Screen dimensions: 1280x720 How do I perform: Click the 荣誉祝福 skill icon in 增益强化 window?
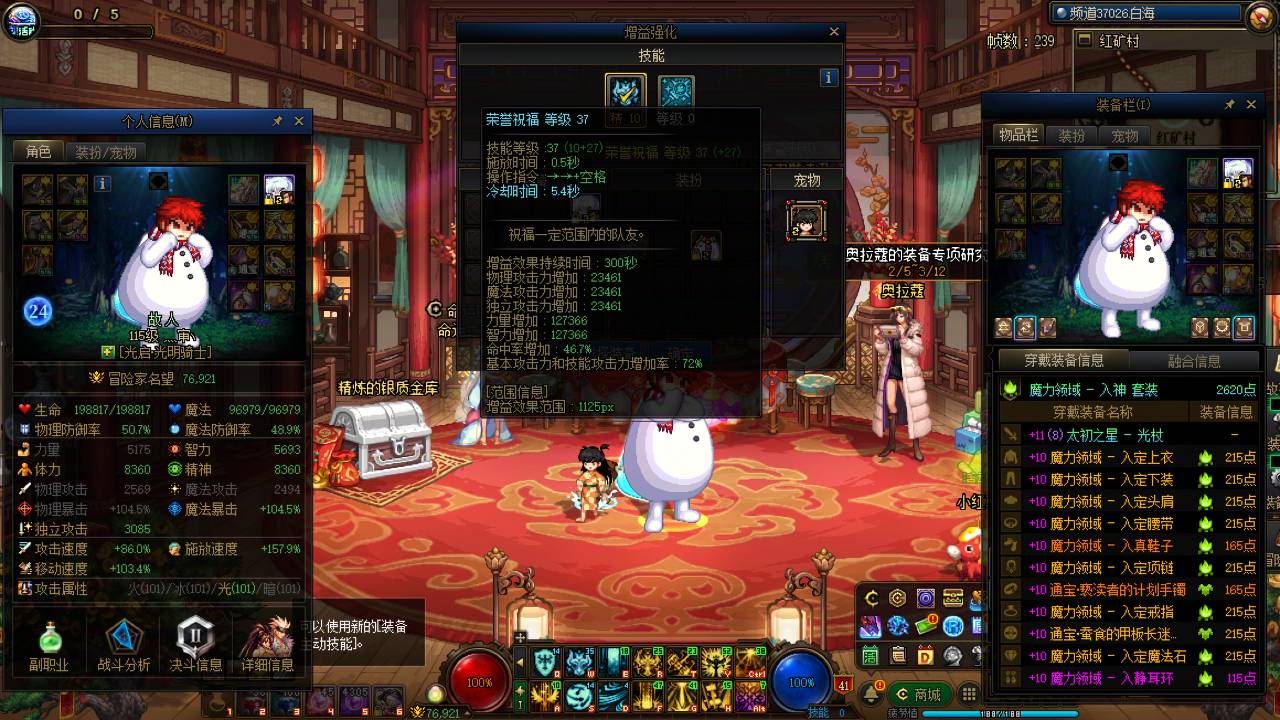625,89
